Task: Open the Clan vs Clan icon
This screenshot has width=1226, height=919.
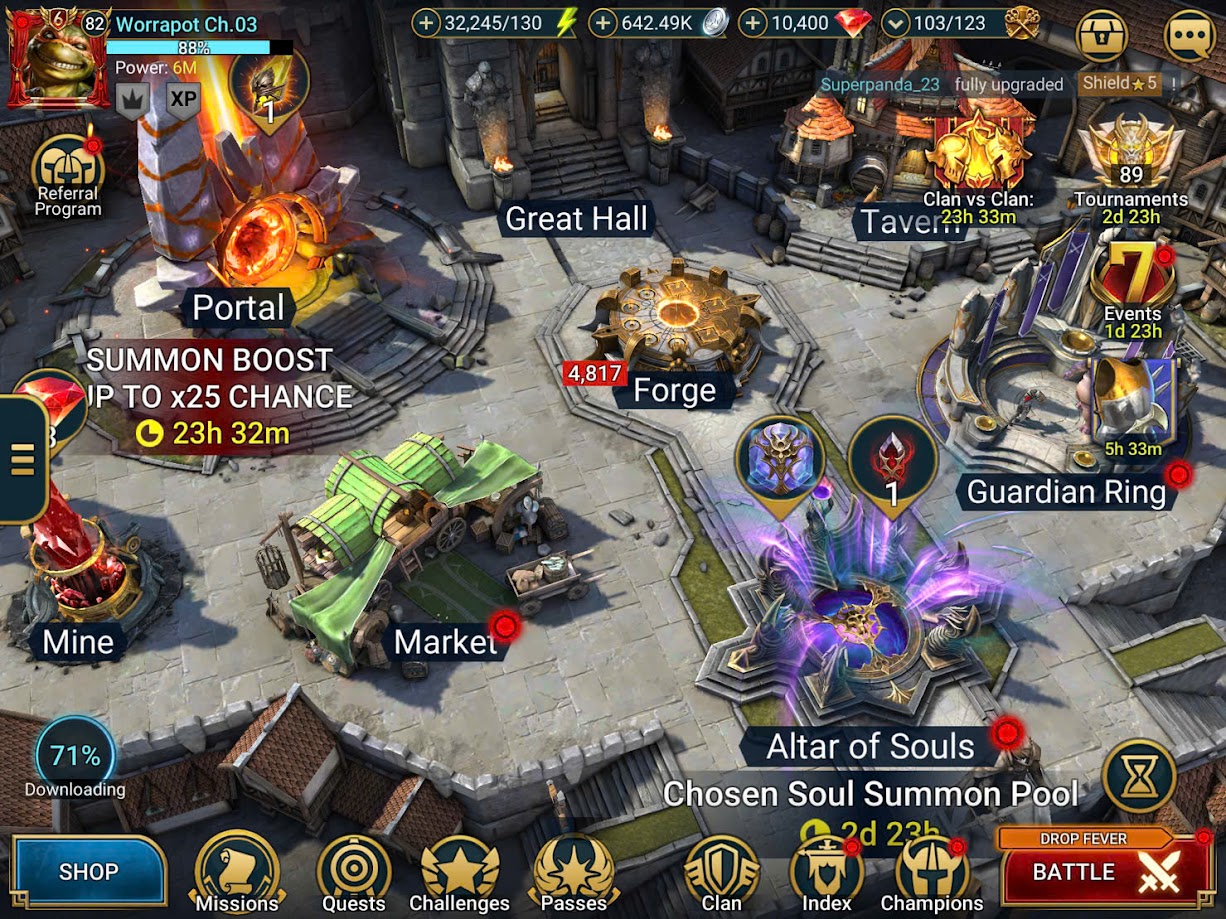Action: coord(979,162)
